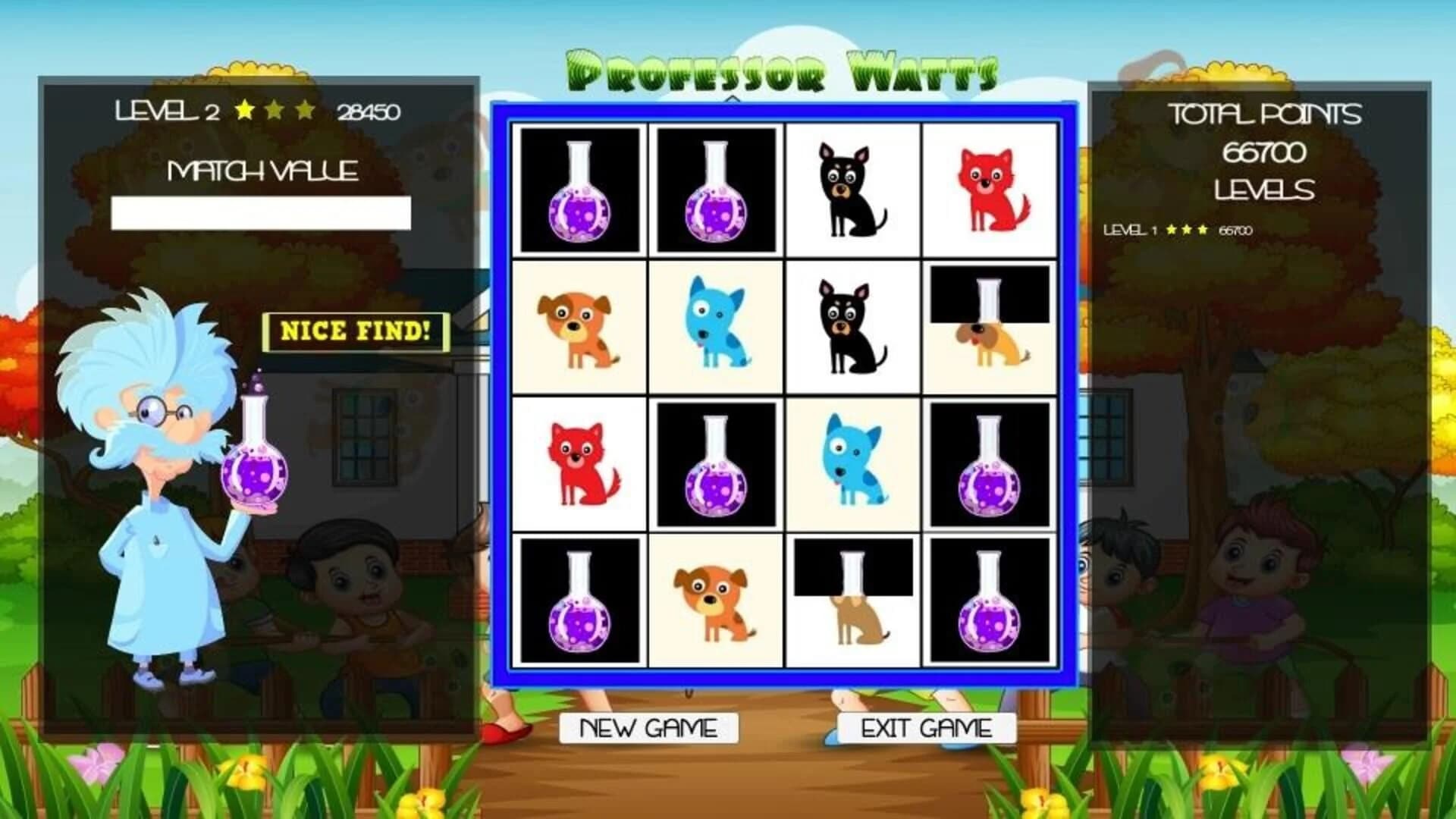Select the brown puppy tile in the second row
Screen dimensions: 1456x819
580,326
